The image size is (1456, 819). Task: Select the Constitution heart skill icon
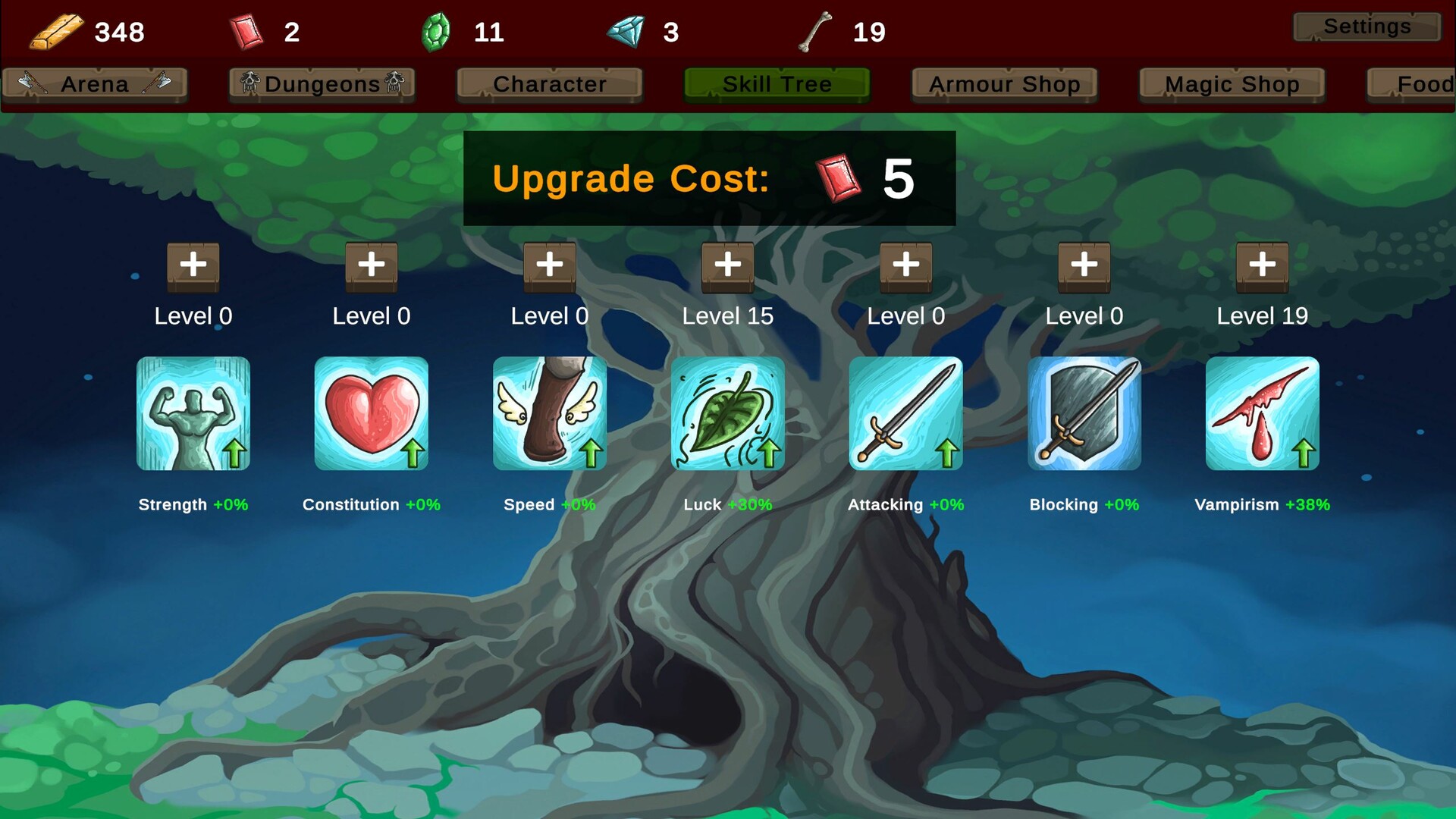point(371,413)
